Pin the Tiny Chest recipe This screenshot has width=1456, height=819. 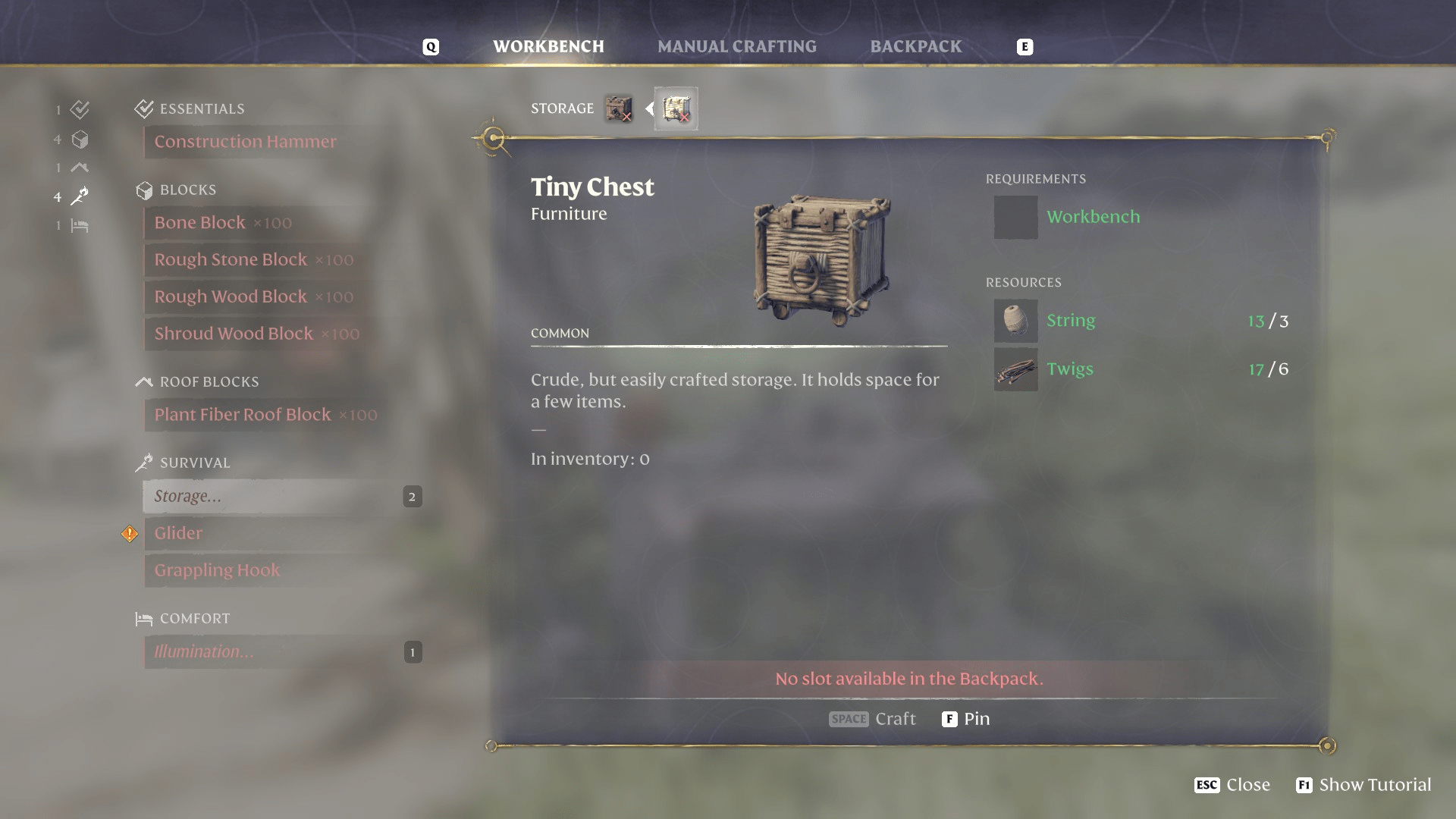[x=965, y=718]
